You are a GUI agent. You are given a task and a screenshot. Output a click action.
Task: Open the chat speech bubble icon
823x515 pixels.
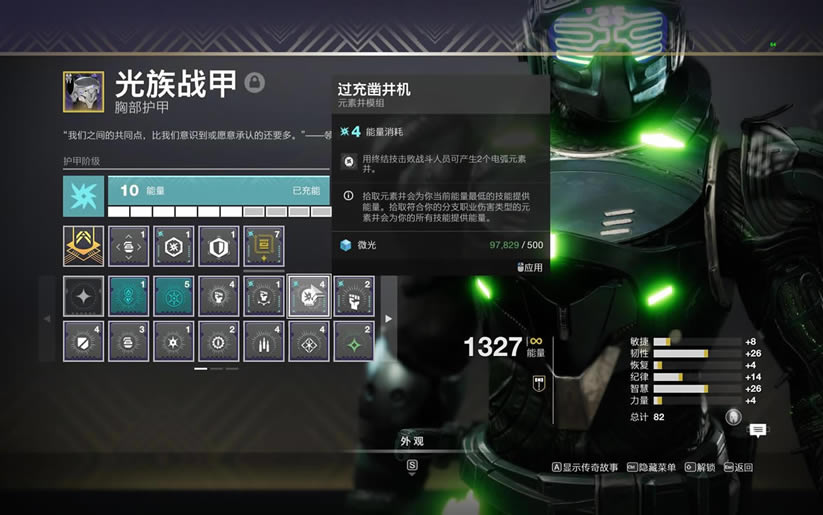758,430
